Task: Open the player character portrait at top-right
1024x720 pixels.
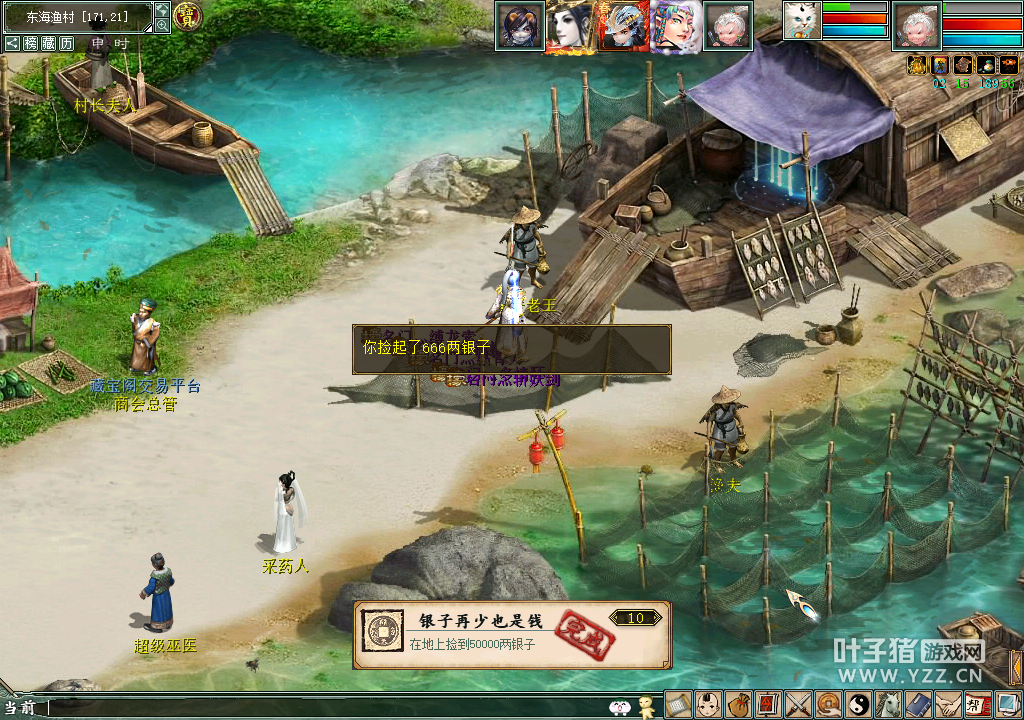Action: pyautogui.click(x=915, y=25)
